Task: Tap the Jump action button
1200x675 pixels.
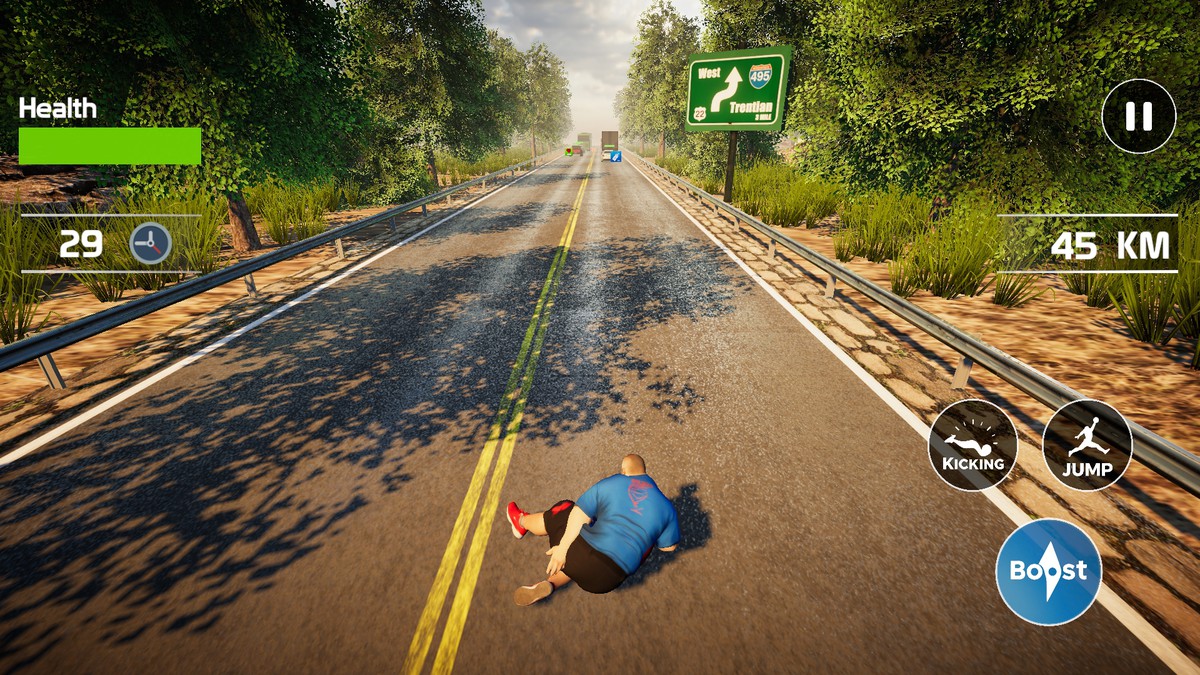Action: click(1087, 445)
